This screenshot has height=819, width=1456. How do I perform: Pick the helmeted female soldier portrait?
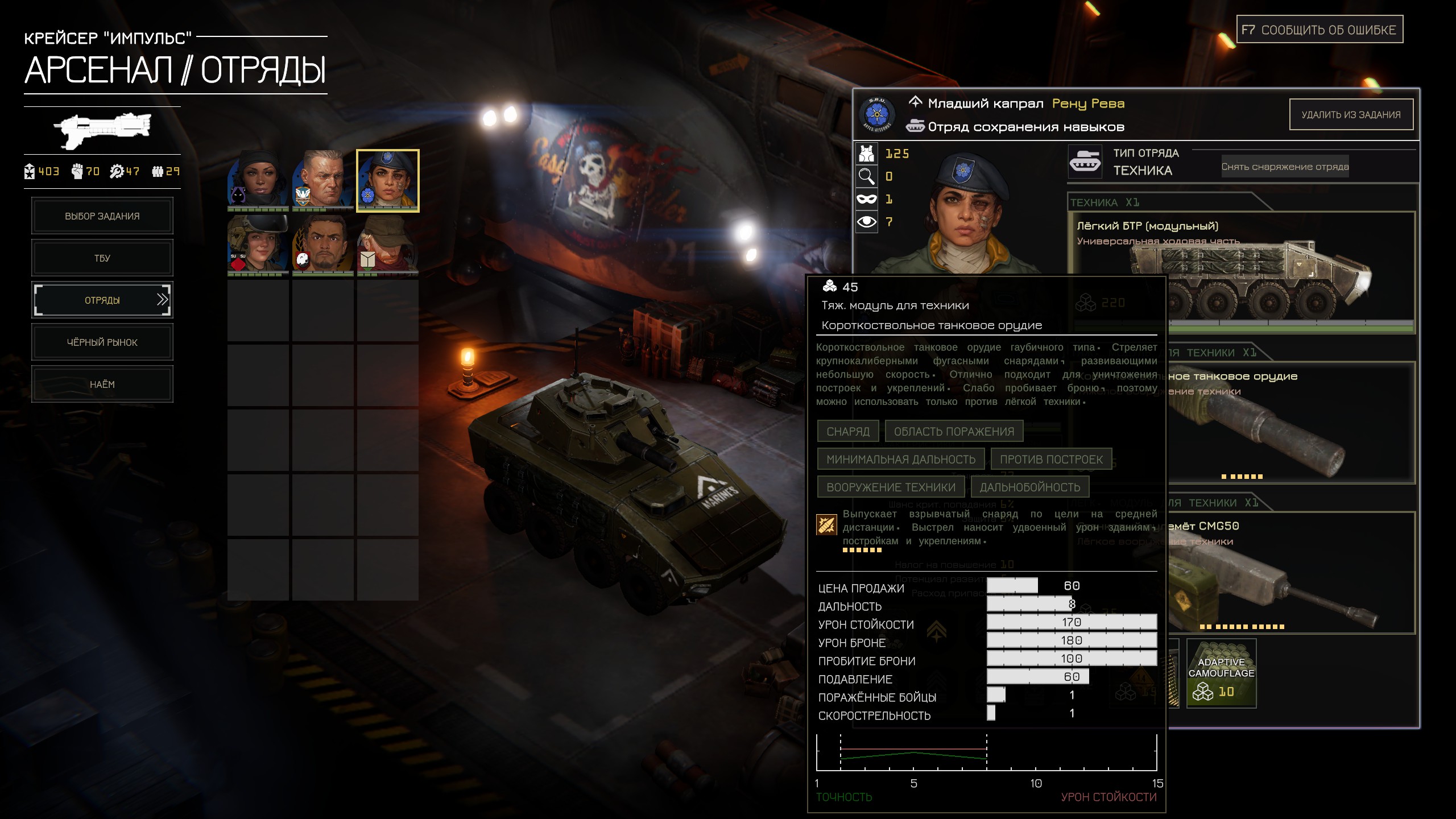[258, 245]
